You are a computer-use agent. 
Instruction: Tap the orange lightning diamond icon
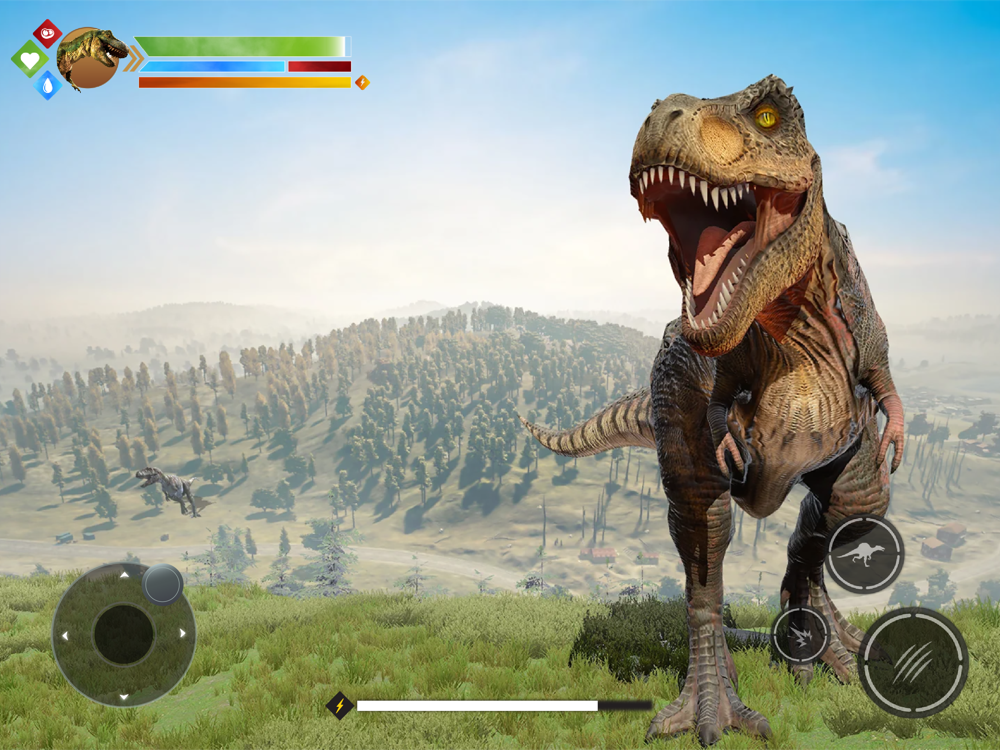[362, 82]
